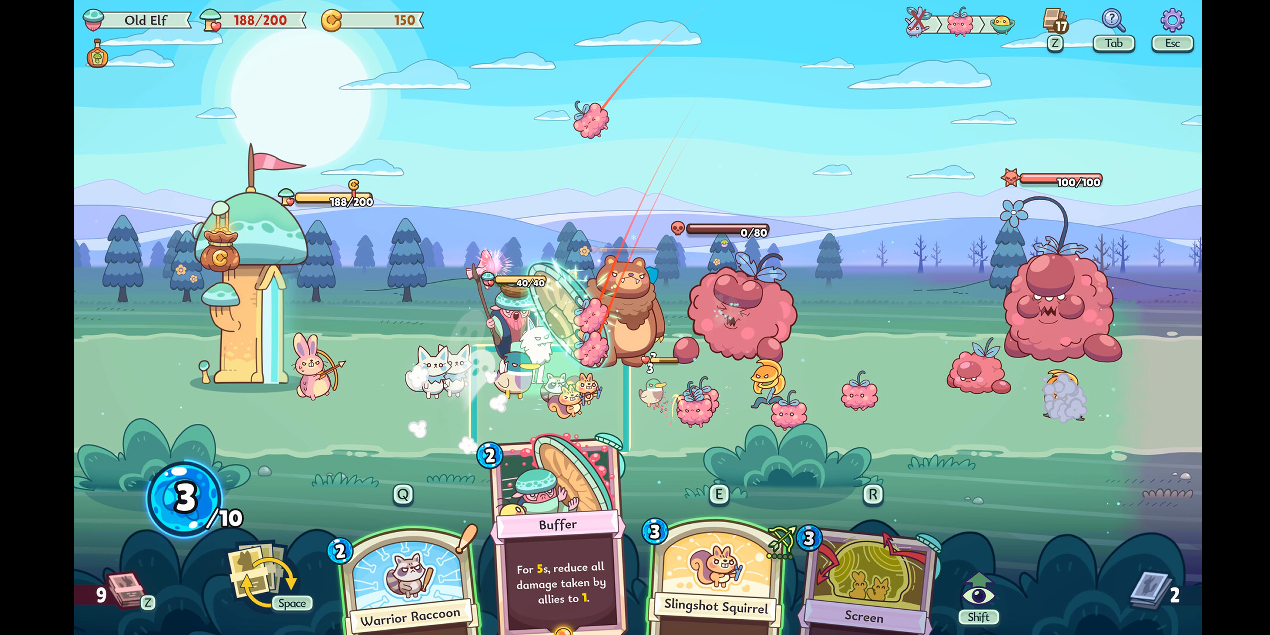This screenshot has width=1270, height=635.
Task: Open the help magnifying glass
Action: pos(1113,20)
